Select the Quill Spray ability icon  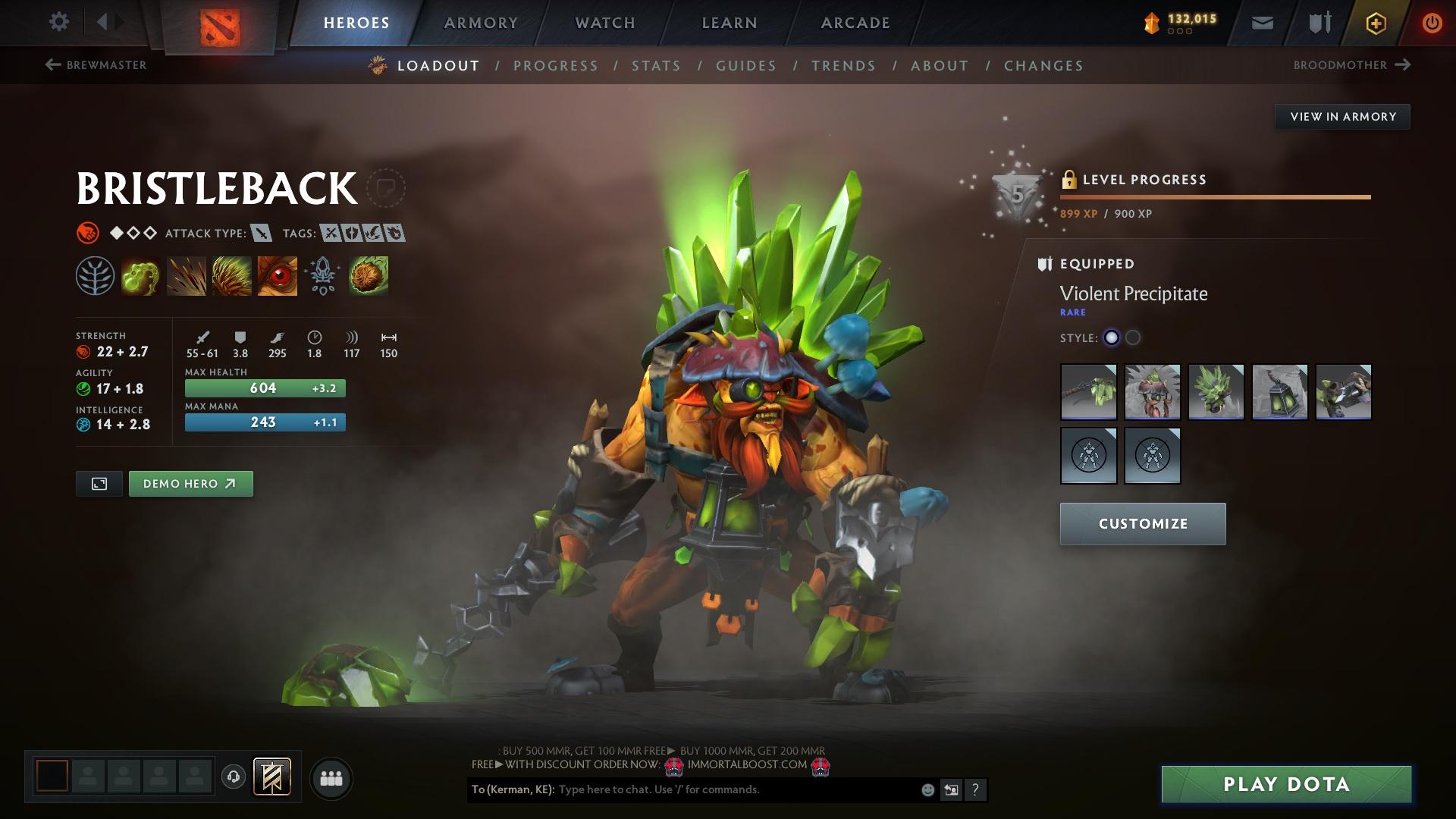coord(185,276)
